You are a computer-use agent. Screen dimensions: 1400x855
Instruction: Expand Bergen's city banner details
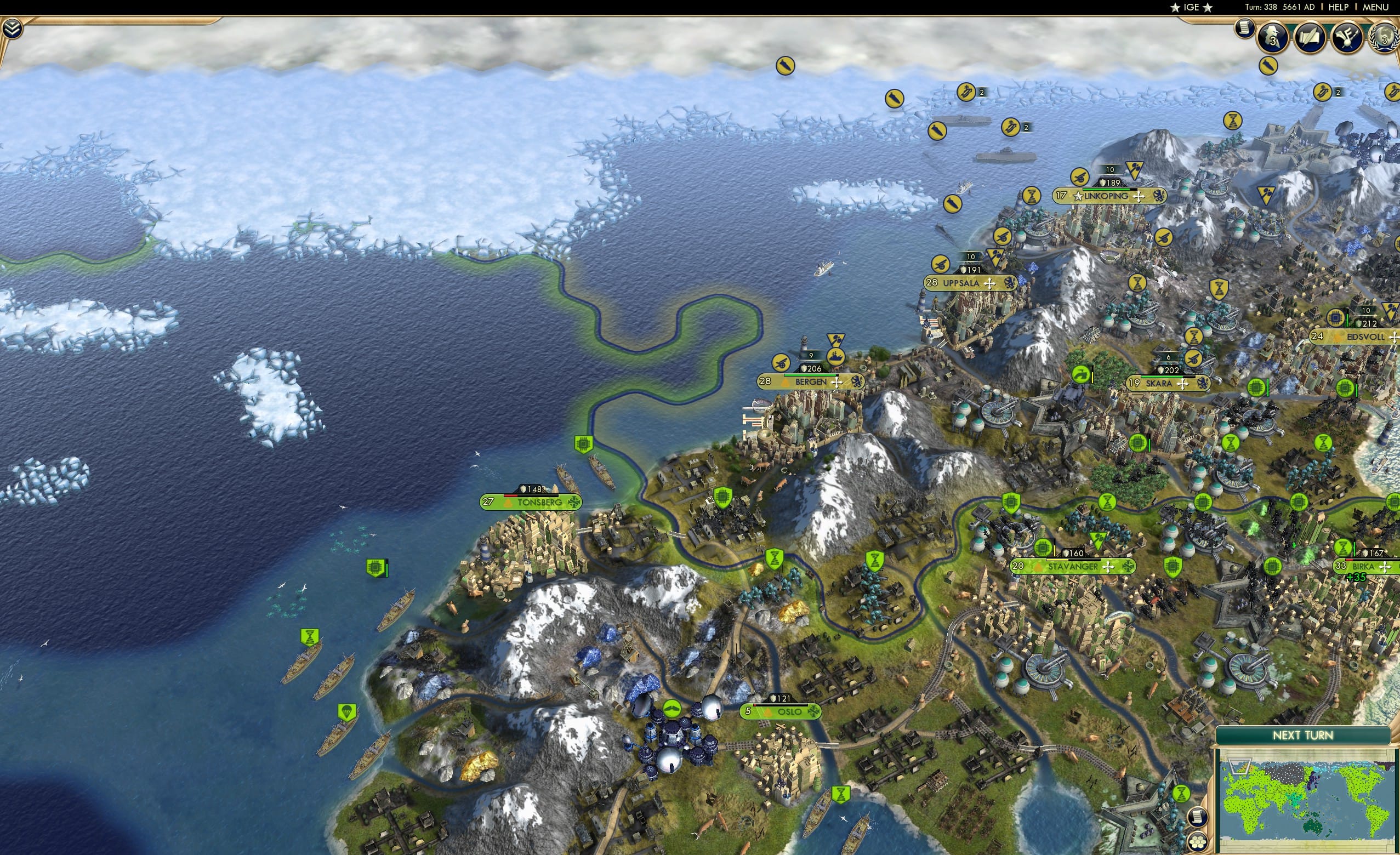tap(837, 384)
